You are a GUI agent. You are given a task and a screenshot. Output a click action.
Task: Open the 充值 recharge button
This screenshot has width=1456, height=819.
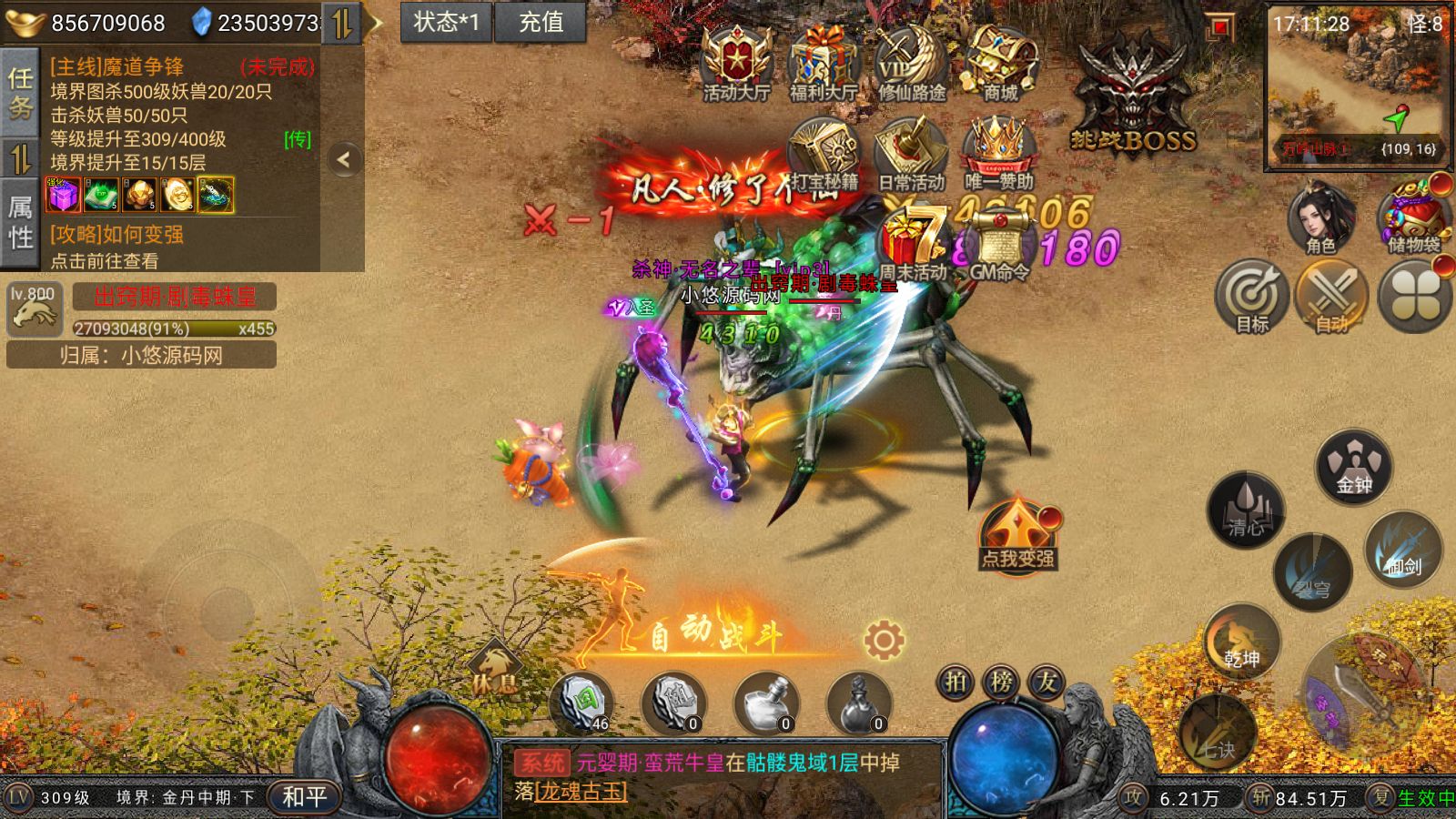pos(541,22)
